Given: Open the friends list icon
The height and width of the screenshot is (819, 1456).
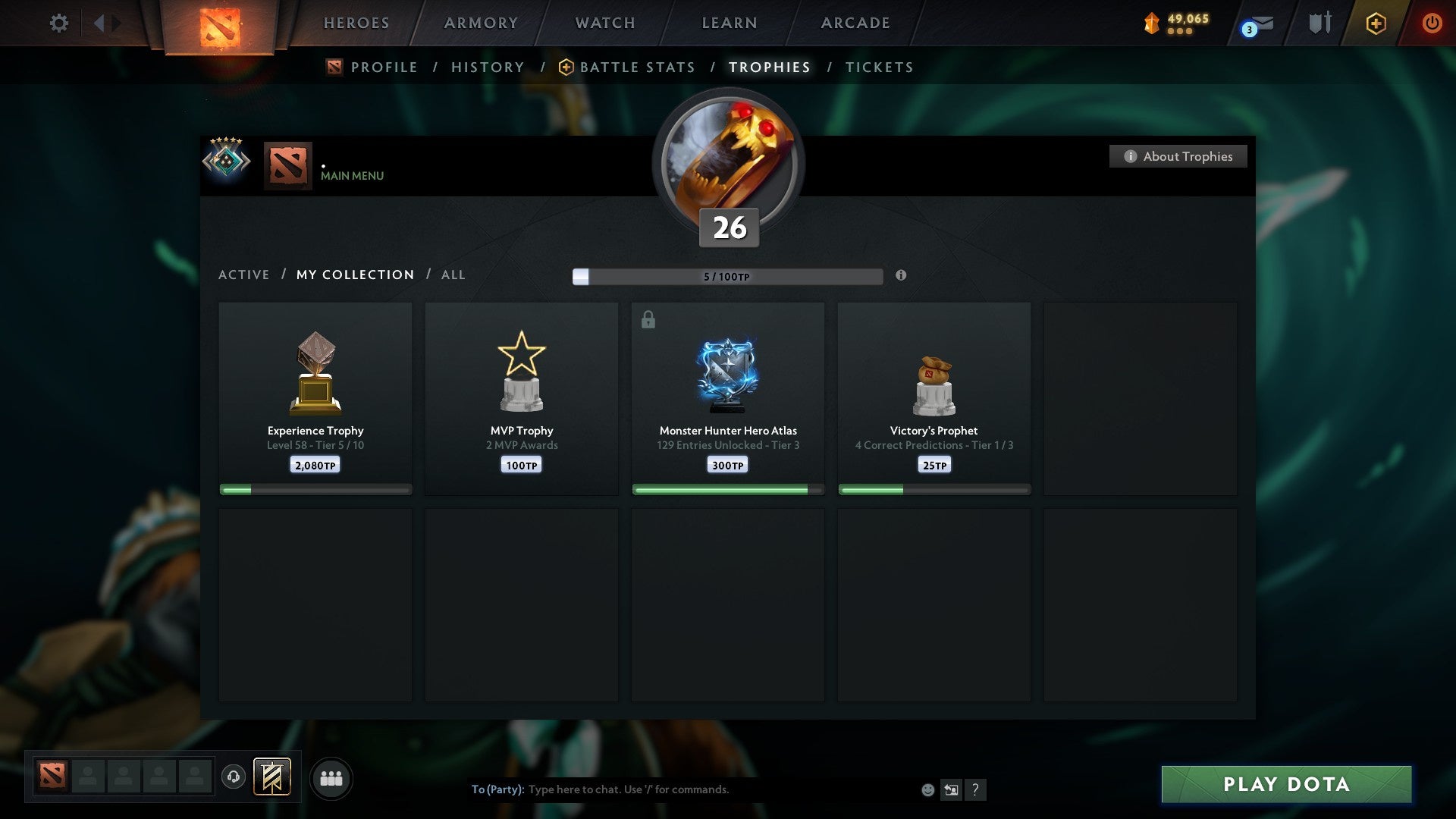Looking at the screenshot, I should (x=331, y=777).
